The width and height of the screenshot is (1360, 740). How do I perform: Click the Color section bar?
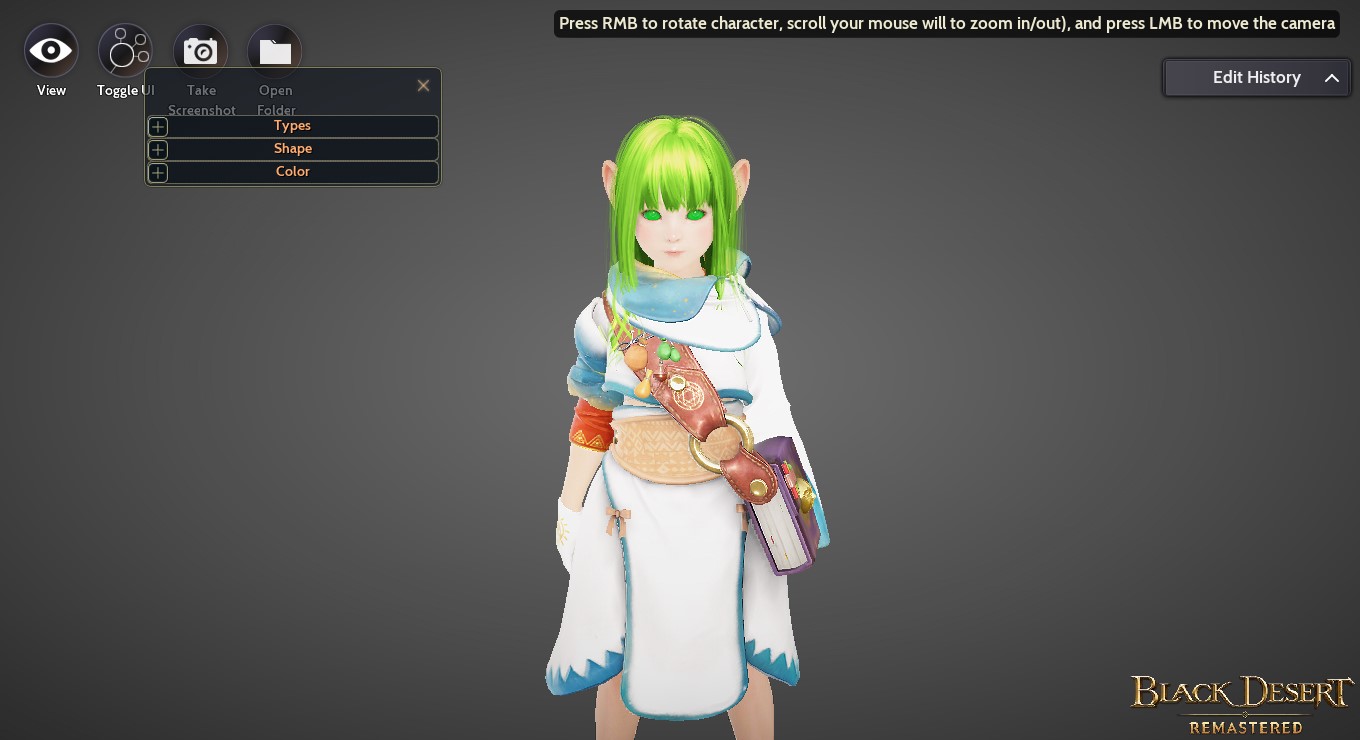click(292, 171)
